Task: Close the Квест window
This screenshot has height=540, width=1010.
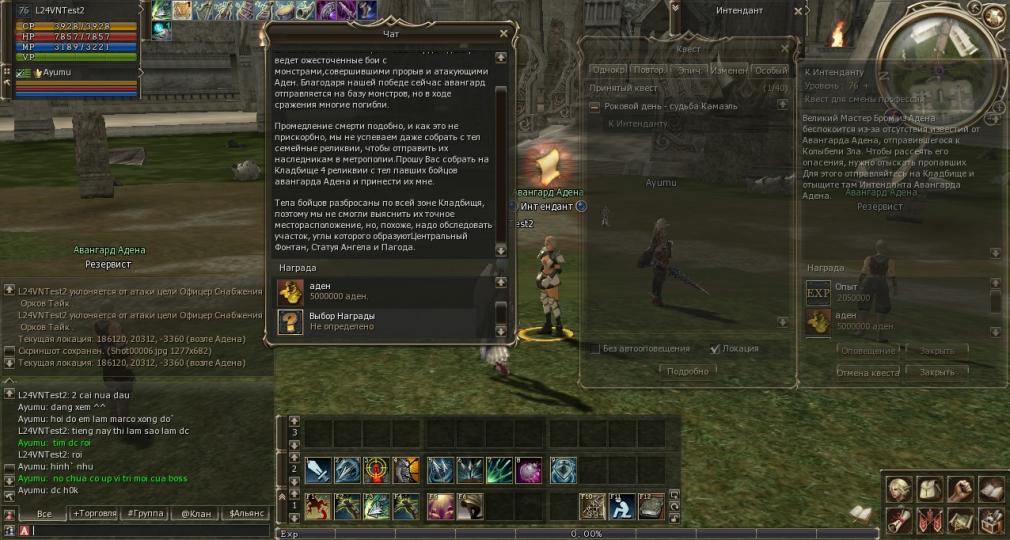Action: [x=787, y=47]
